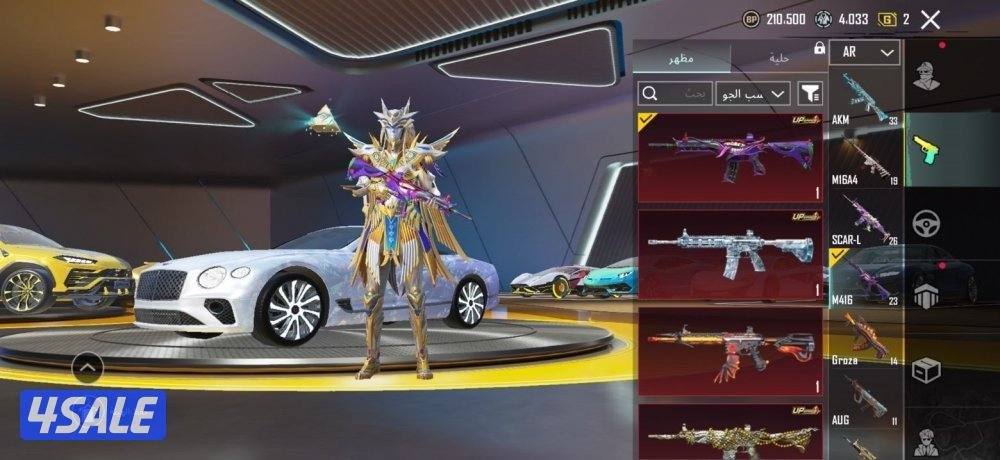Switch to the حلية tab
The height and width of the screenshot is (460, 1000).
(779, 58)
